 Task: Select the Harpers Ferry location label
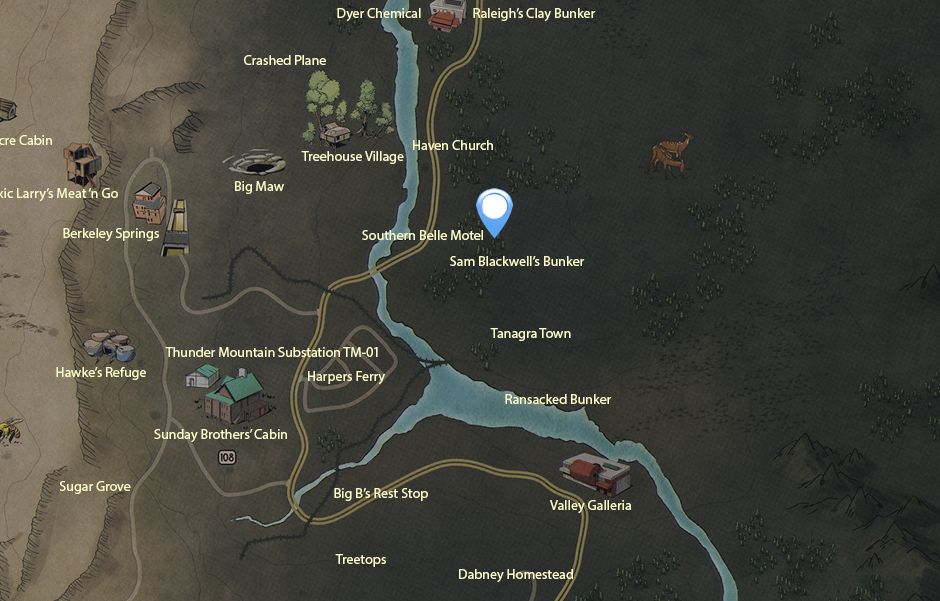tap(345, 377)
